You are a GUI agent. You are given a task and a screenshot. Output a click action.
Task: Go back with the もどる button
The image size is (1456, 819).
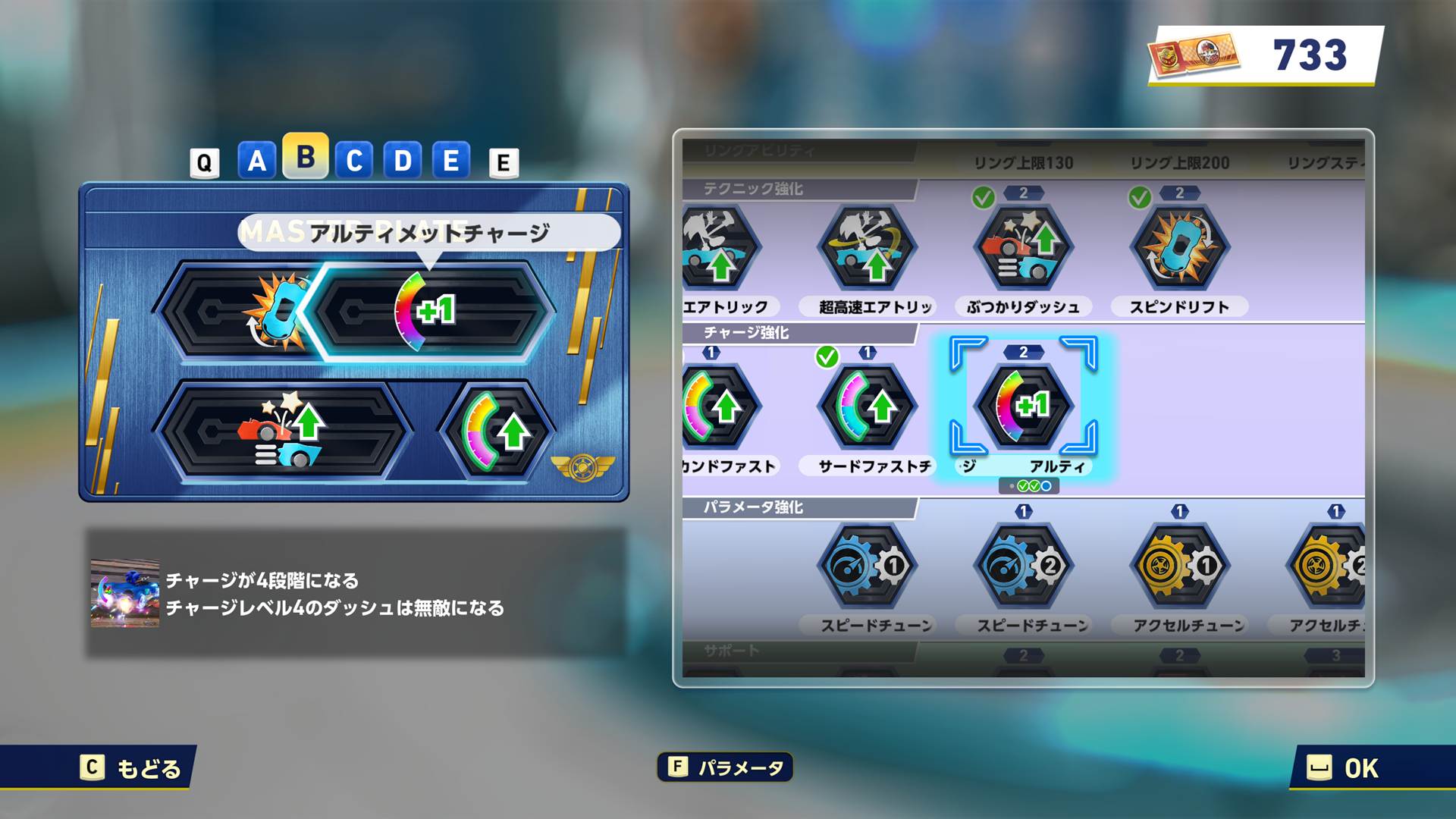pos(133,768)
